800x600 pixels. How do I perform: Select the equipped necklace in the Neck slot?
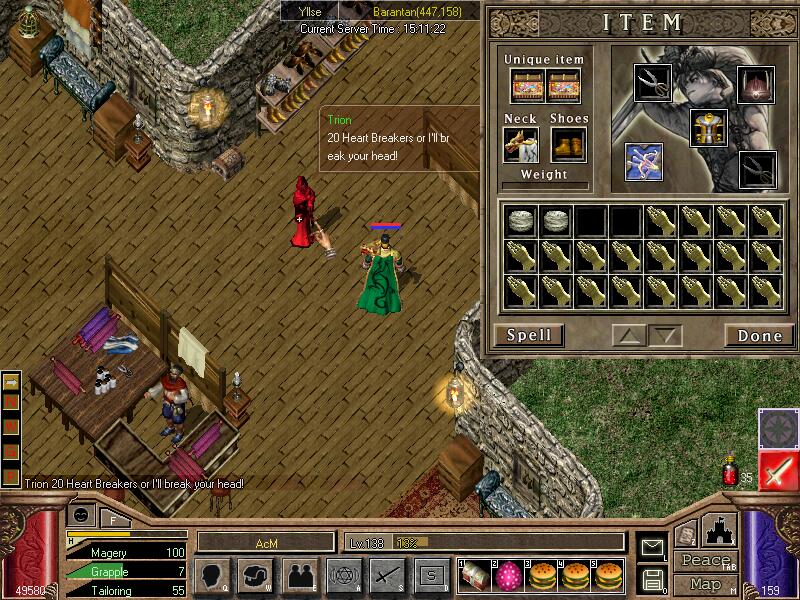tap(520, 144)
